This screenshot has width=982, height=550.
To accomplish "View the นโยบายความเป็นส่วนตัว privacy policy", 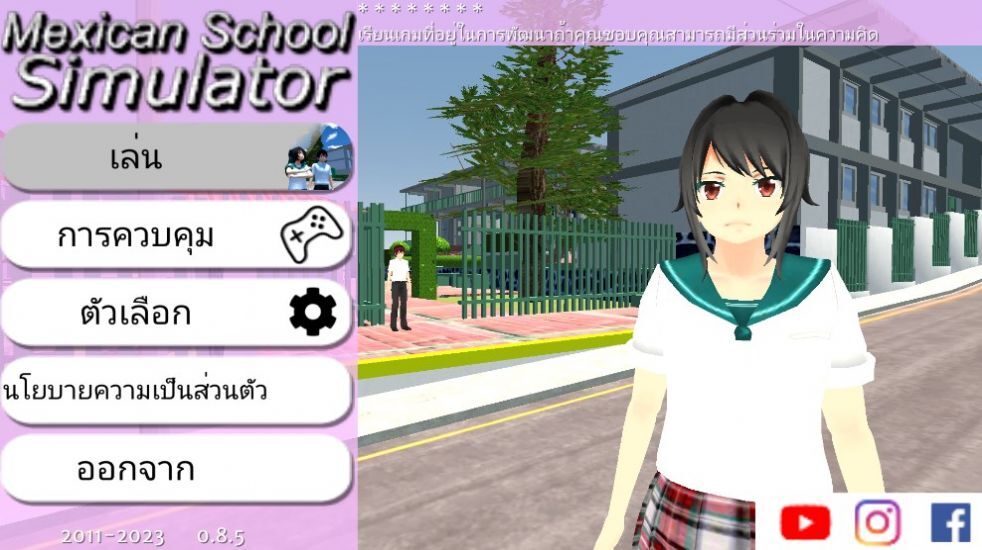I will 176,391.
